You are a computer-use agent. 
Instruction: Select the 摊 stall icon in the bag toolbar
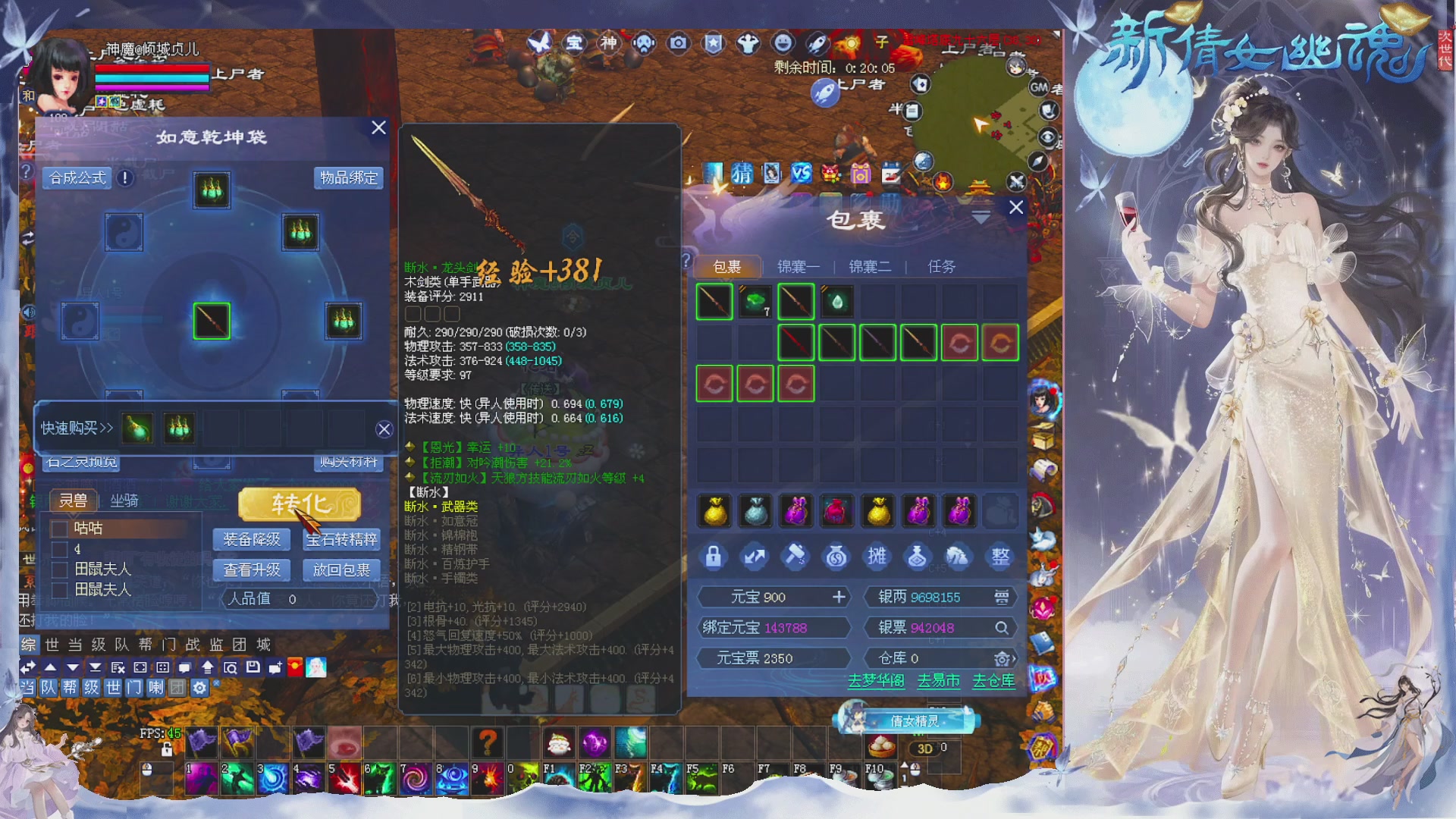tap(877, 556)
